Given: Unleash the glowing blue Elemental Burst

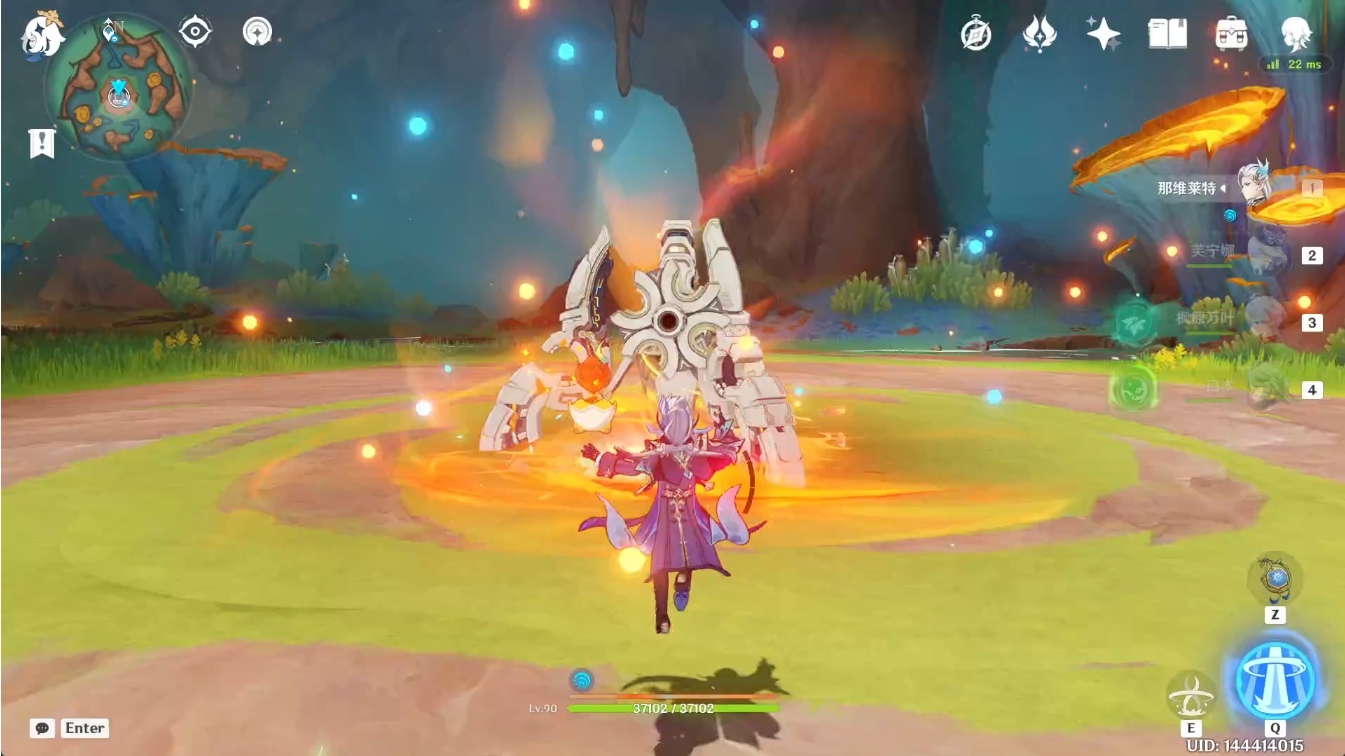Looking at the screenshot, I should pos(1274,680).
